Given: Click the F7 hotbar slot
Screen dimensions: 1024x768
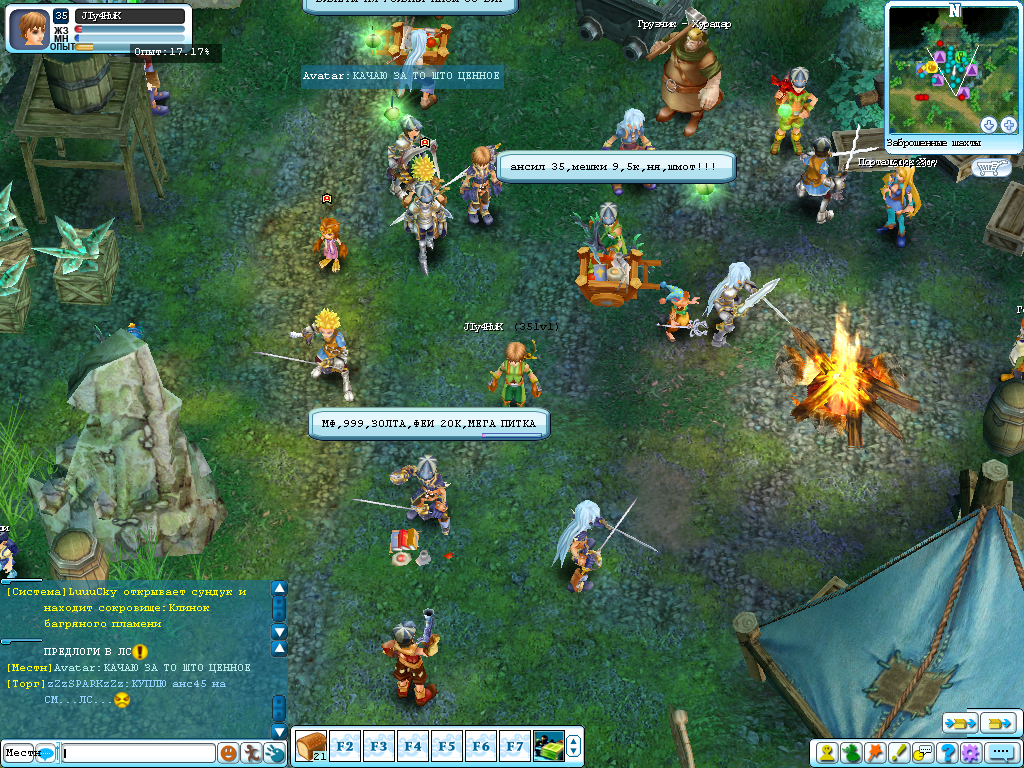Looking at the screenshot, I should click(x=515, y=746).
